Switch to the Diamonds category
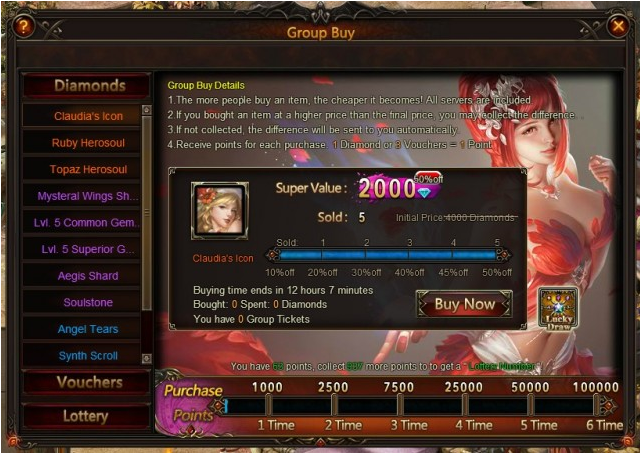 click(x=89, y=86)
